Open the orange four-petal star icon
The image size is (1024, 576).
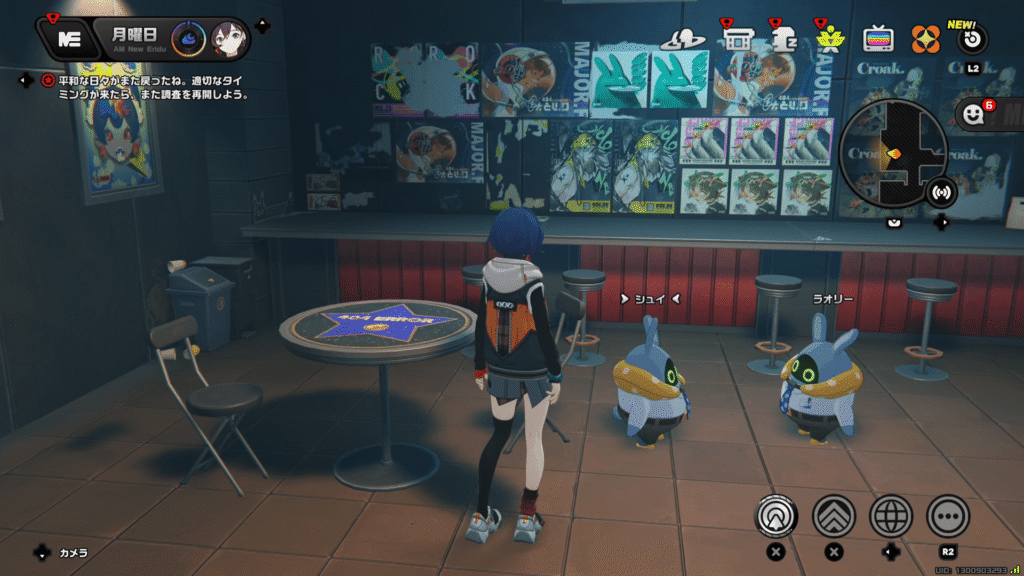click(925, 40)
